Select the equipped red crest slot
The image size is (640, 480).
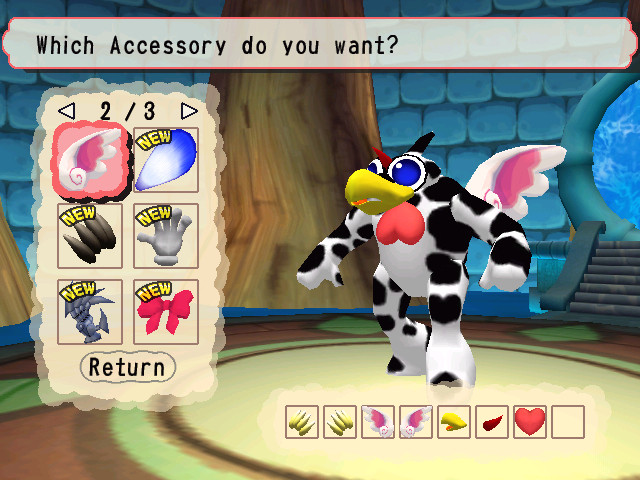click(492, 422)
